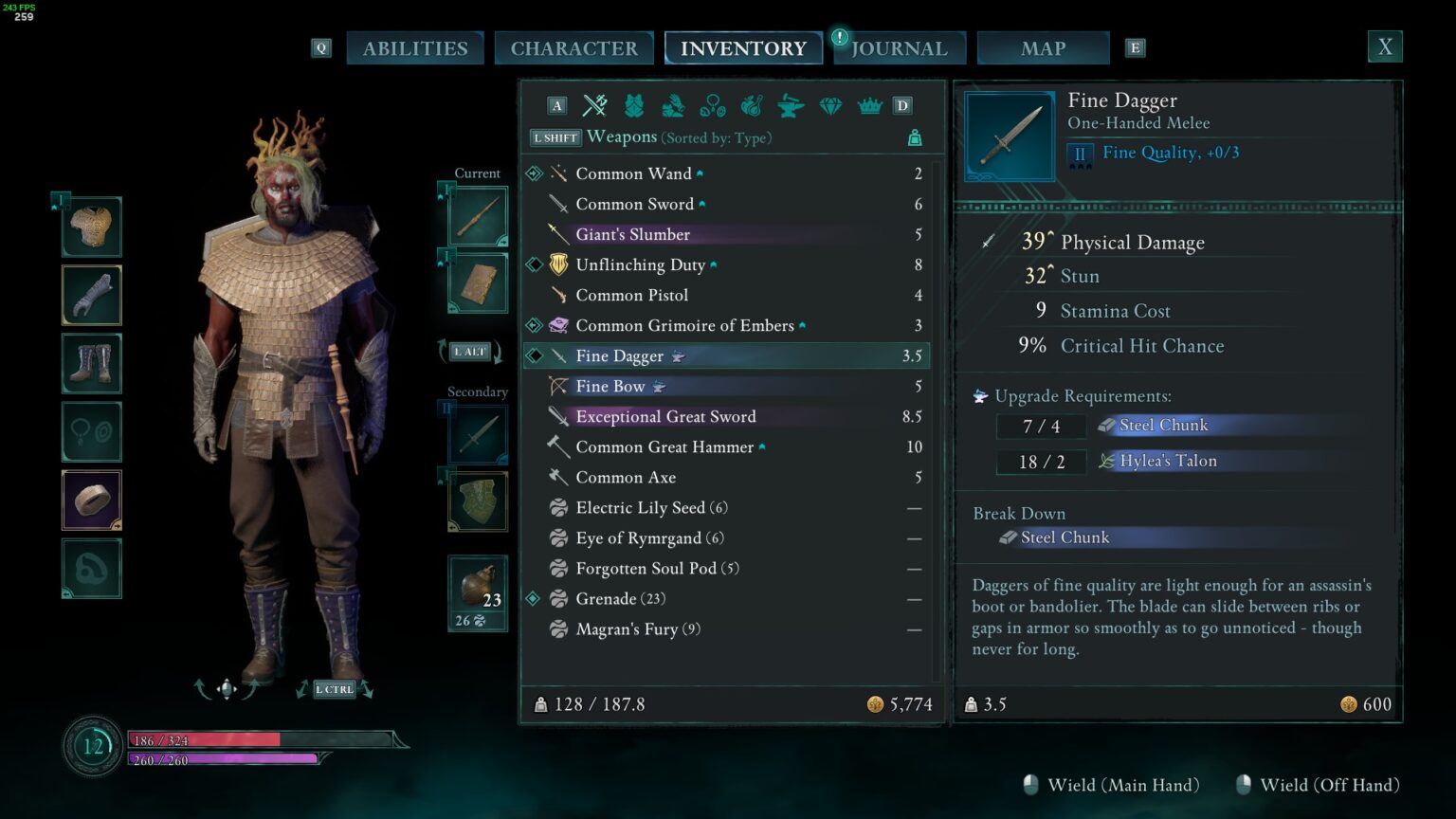Click the chest armor filter icon

pyautogui.click(x=631, y=106)
